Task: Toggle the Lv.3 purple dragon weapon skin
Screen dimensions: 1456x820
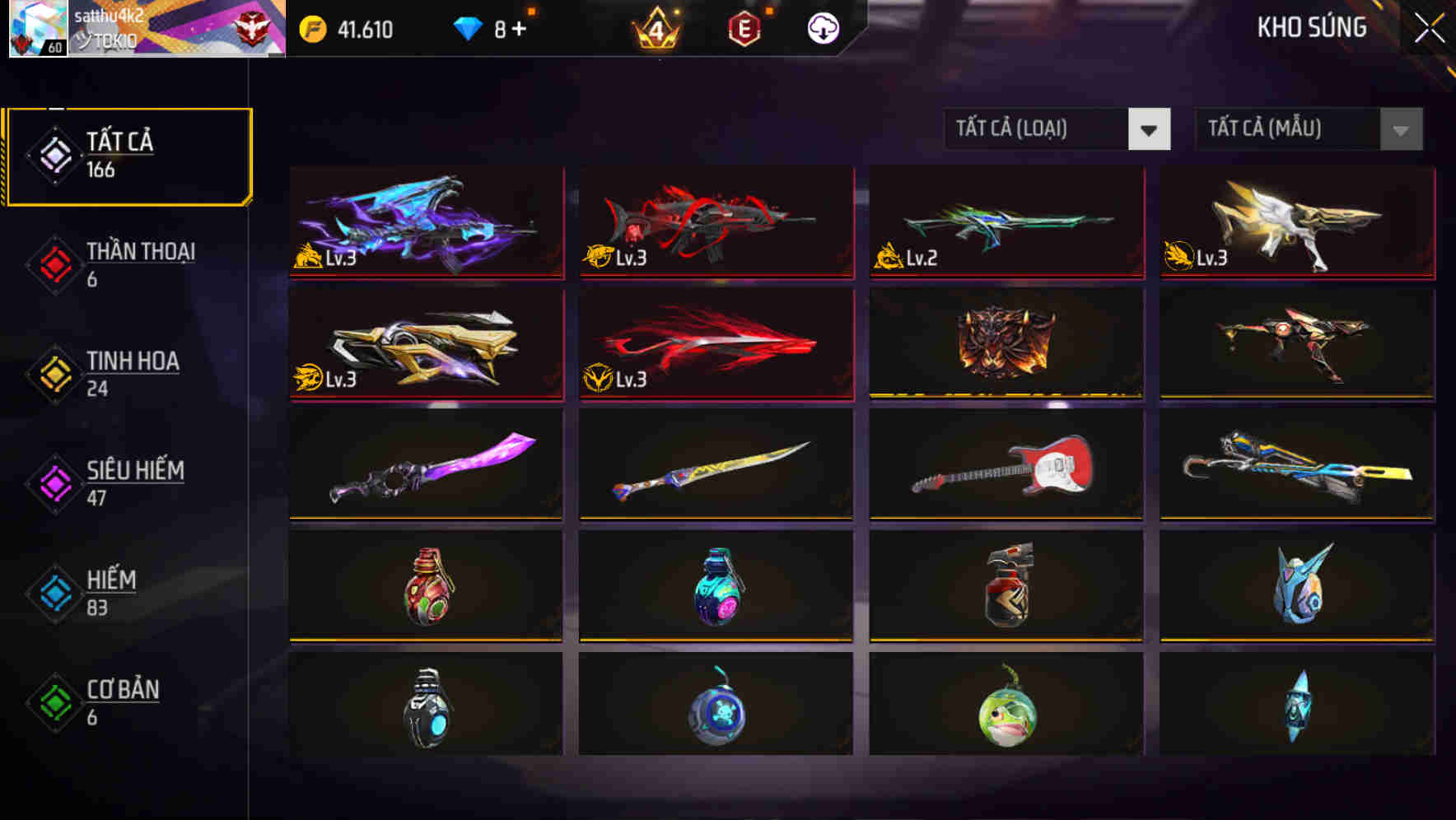Action: [425, 224]
